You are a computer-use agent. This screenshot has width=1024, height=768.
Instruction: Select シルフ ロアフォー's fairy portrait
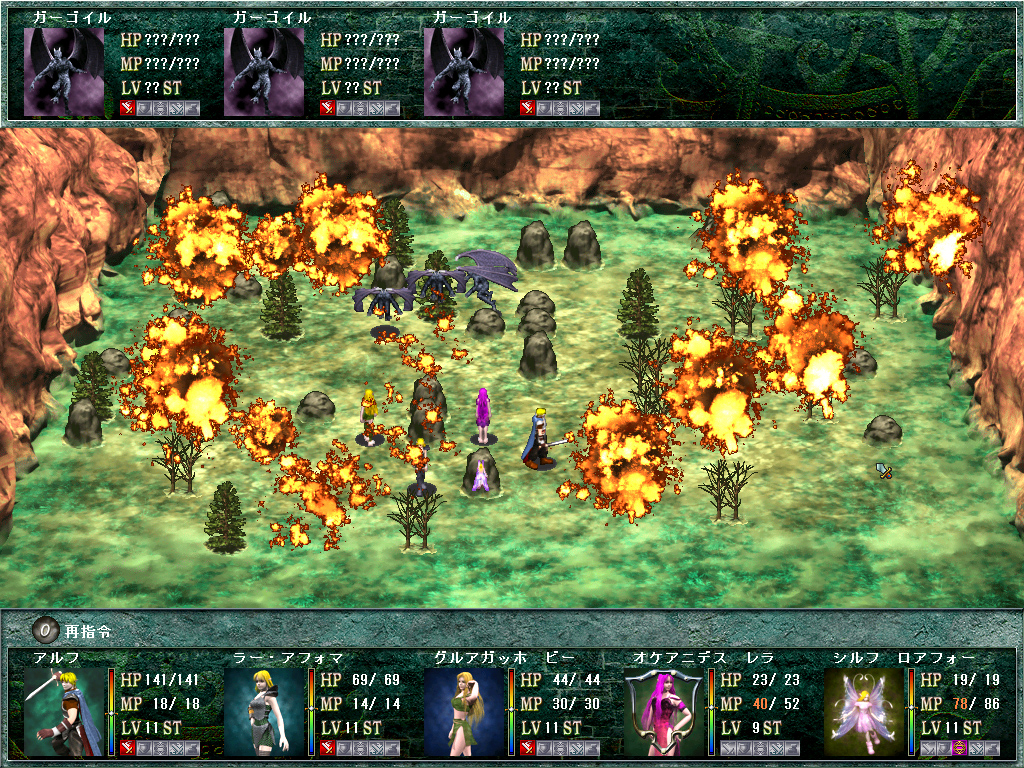point(863,711)
